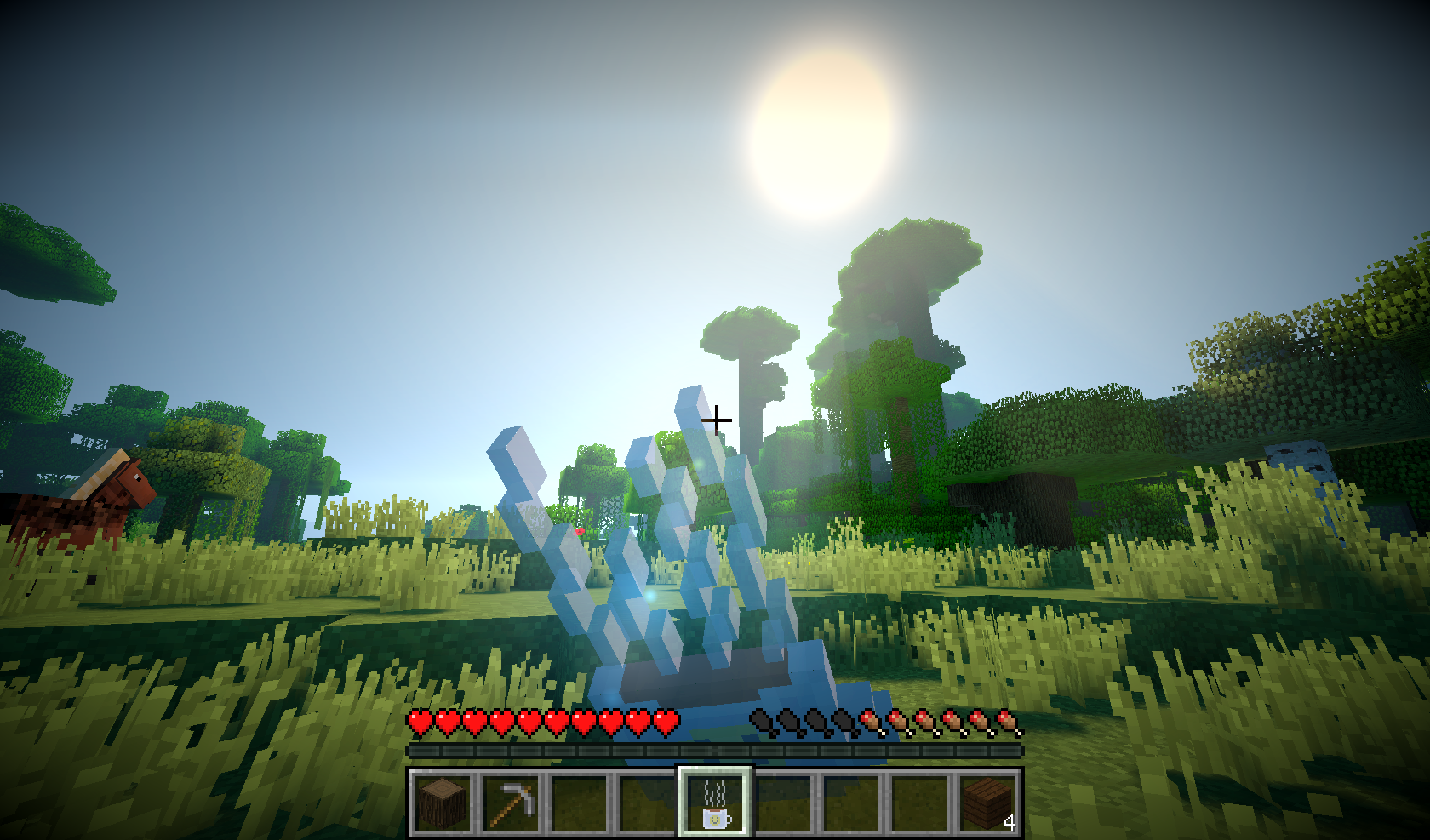Viewport: 1430px width, 840px height.
Task: Click the crosshair in the screen center
Action: [x=718, y=420]
